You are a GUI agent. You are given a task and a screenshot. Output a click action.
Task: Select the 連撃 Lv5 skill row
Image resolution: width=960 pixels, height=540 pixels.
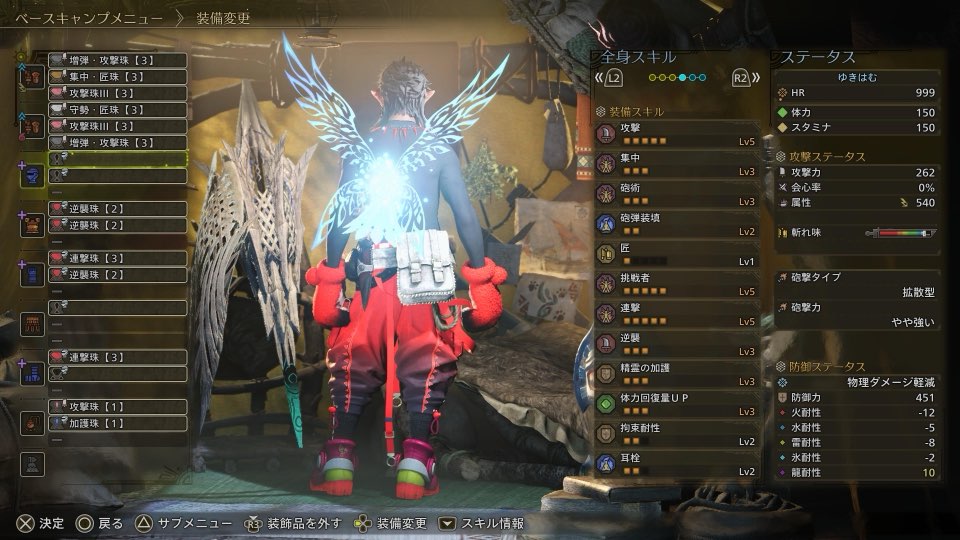[x=675, y=314]
